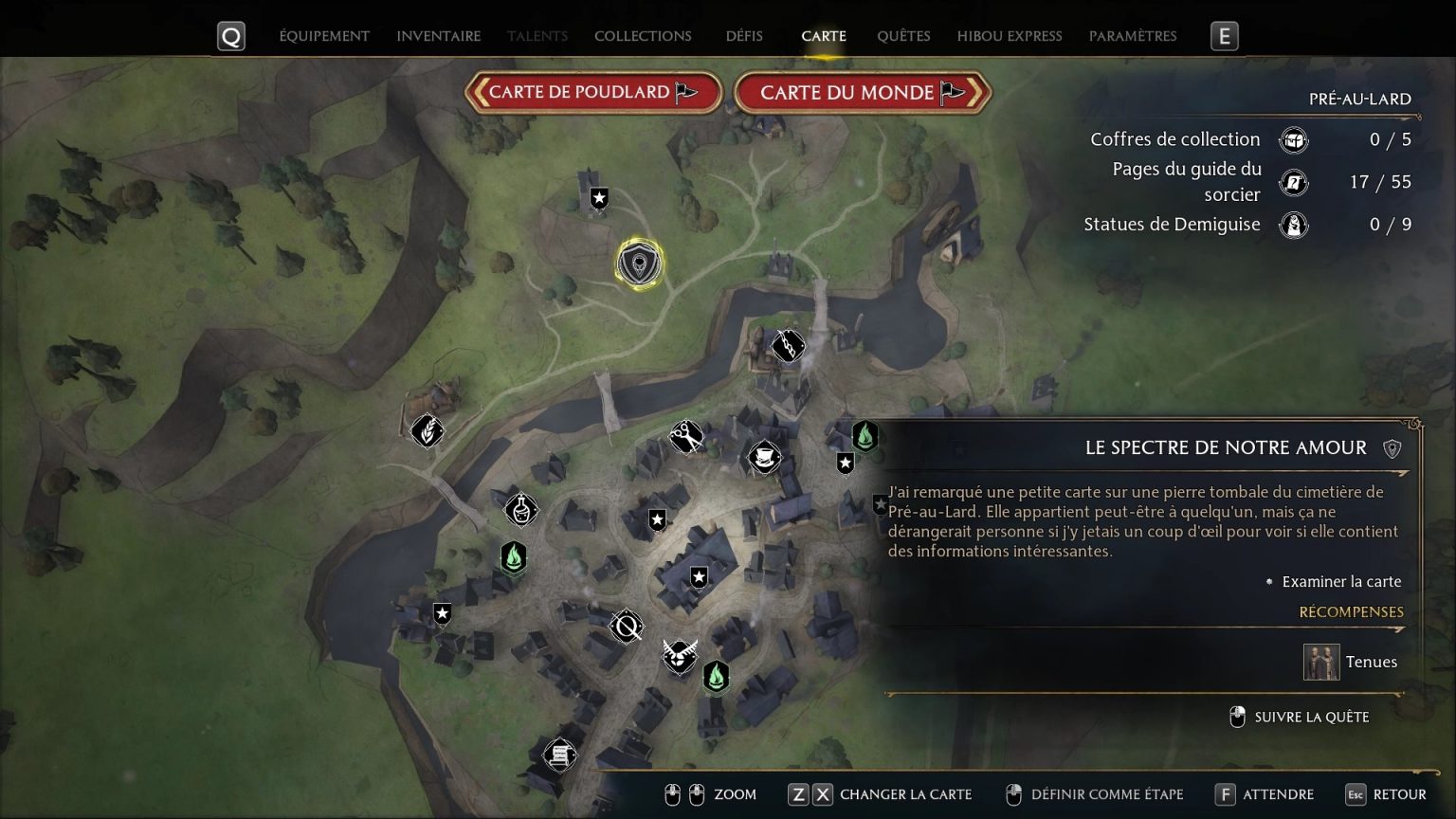Click the scroll shop icon near bottom
The height and width of the screenshot is (819, 1456).
[559, 755]
